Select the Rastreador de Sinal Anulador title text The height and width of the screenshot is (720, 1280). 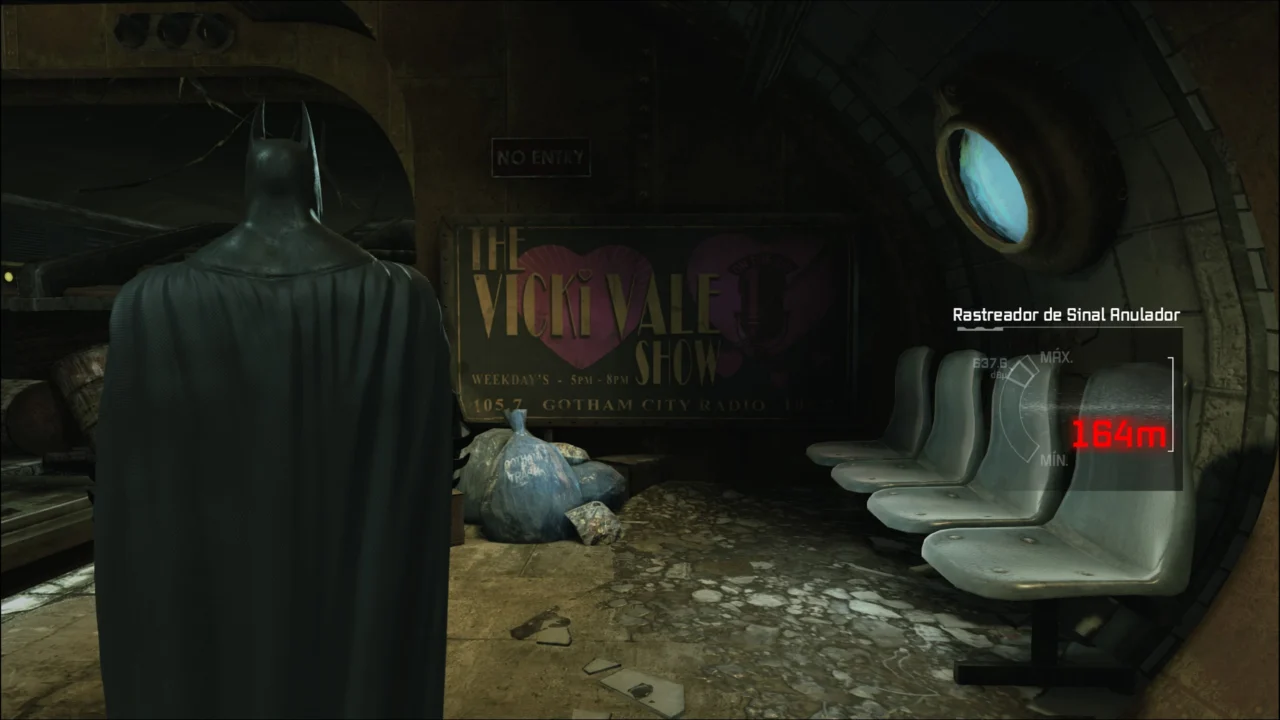[1064, 314]
